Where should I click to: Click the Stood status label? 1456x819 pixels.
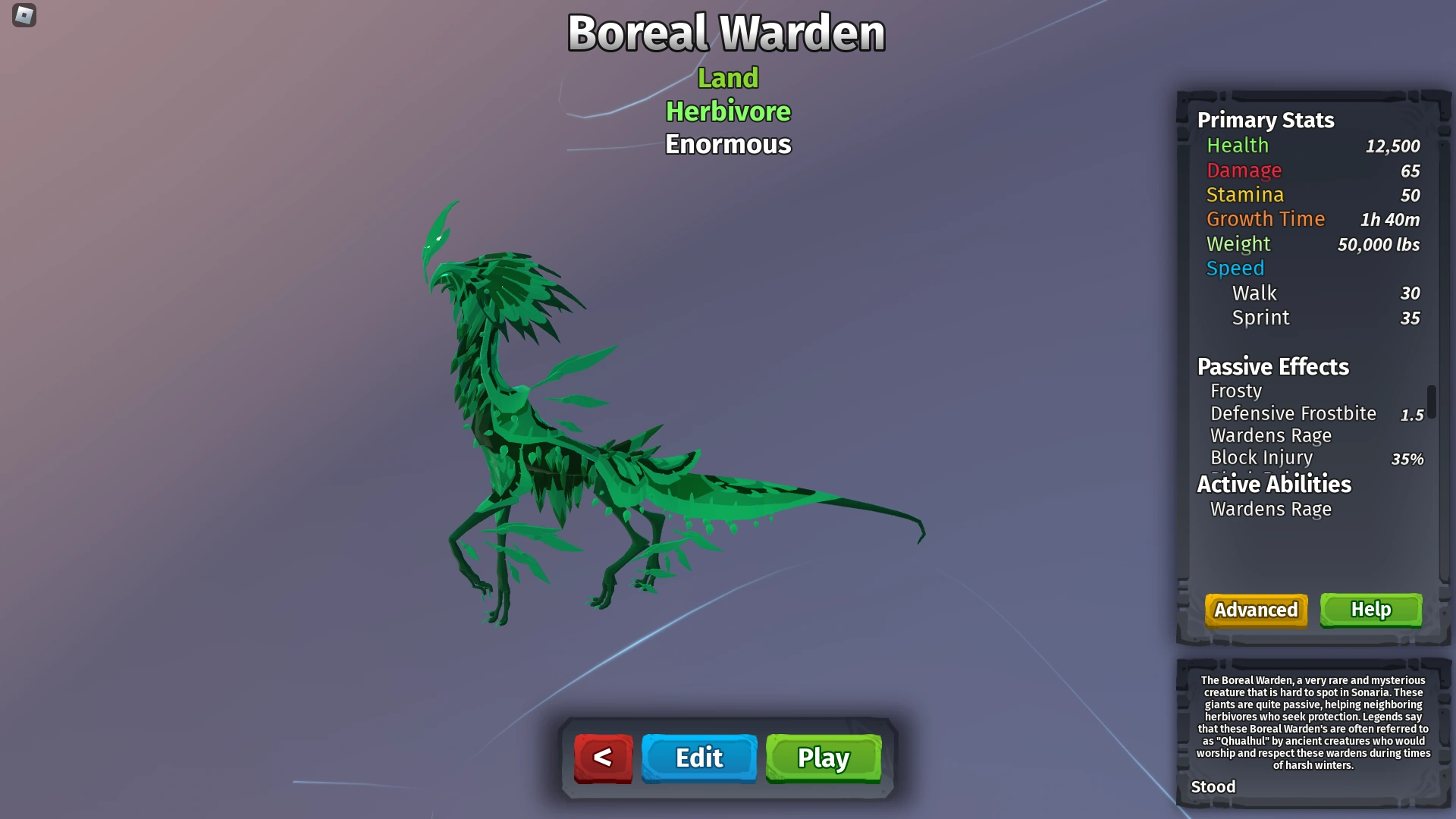[x=1214, y=787]
